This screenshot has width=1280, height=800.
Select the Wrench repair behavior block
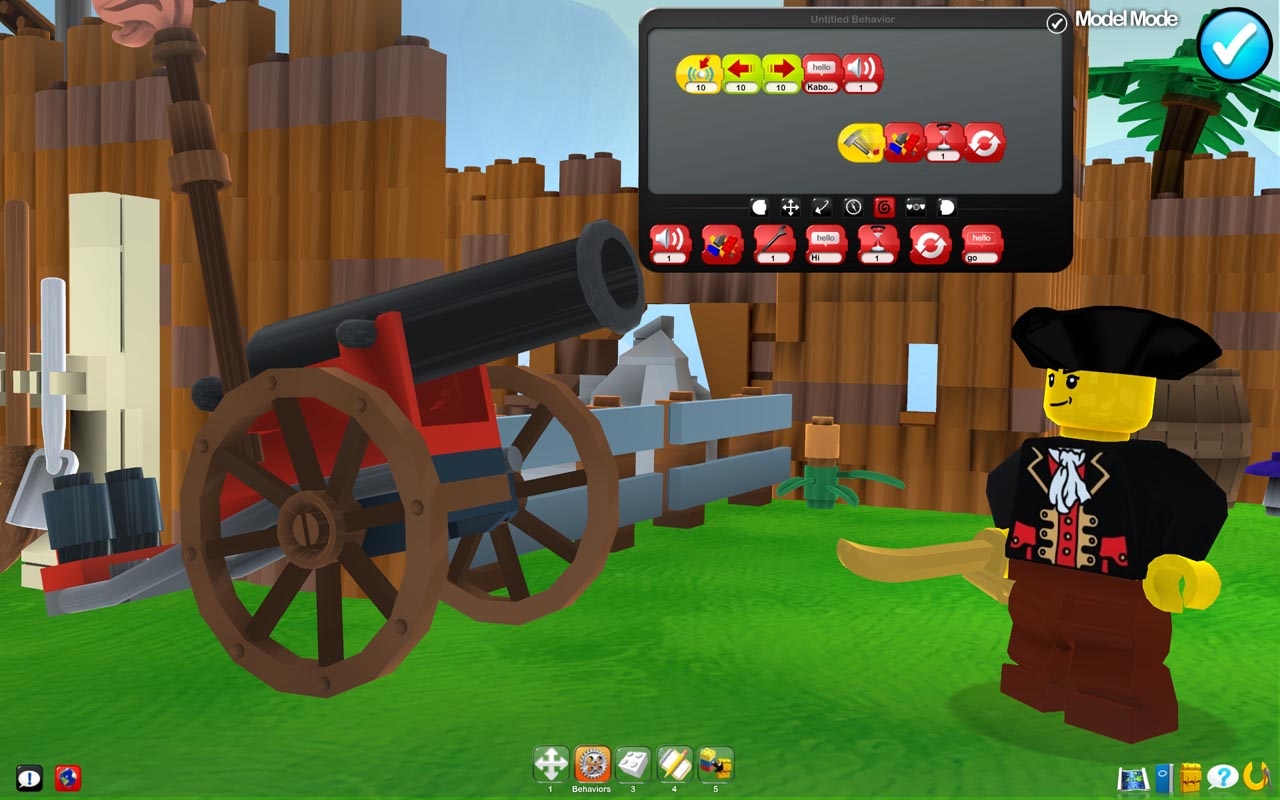[772, 243]
